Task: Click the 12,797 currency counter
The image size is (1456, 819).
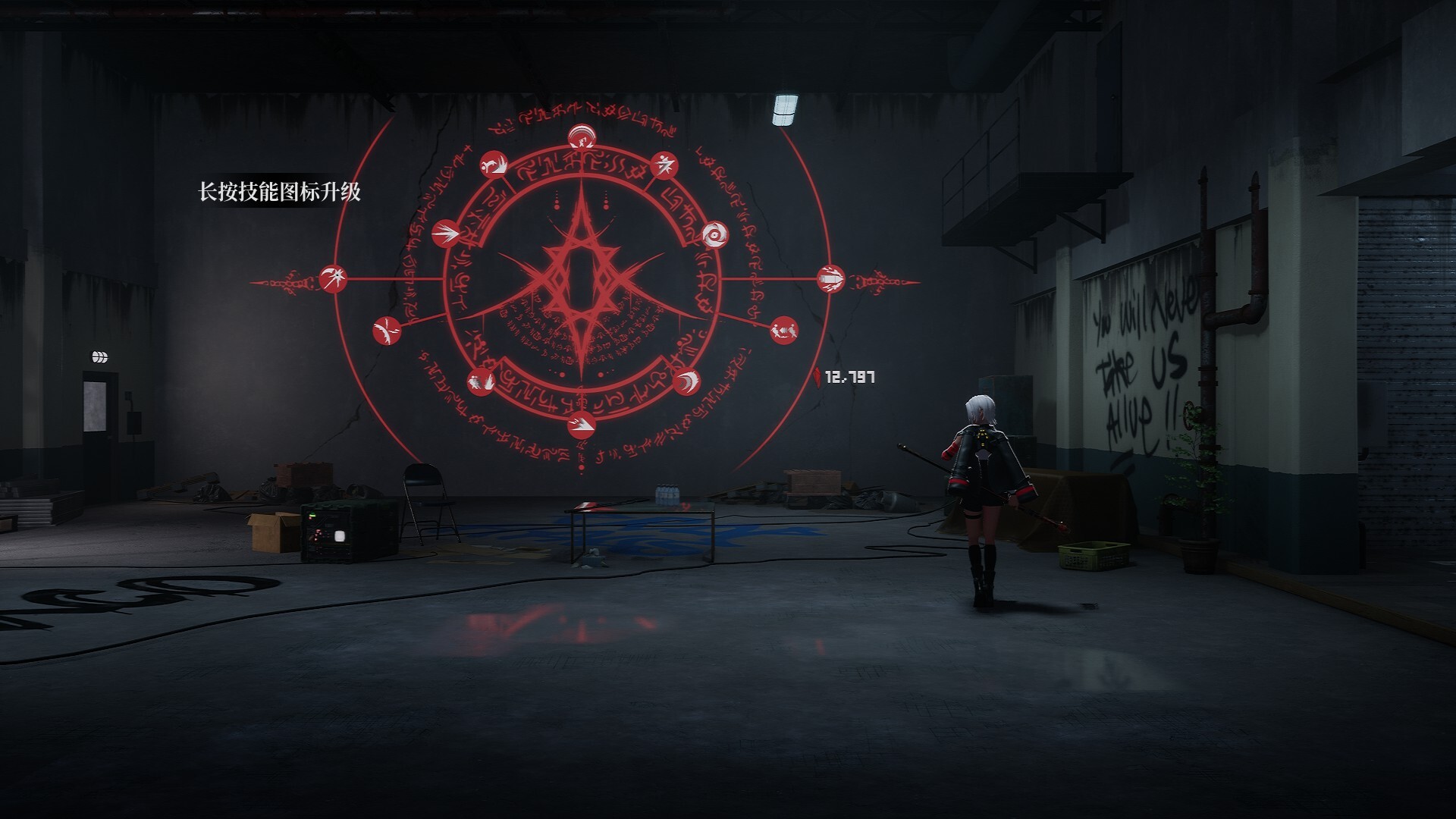Action: tap(849, 377)
